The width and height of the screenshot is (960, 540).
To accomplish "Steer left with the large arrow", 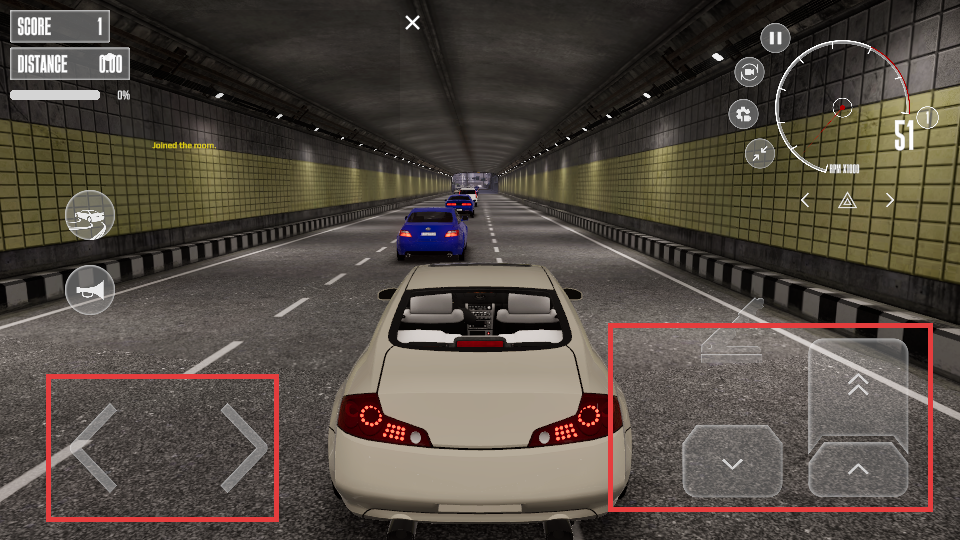I will pyautogui.click(x=97, y=447).
